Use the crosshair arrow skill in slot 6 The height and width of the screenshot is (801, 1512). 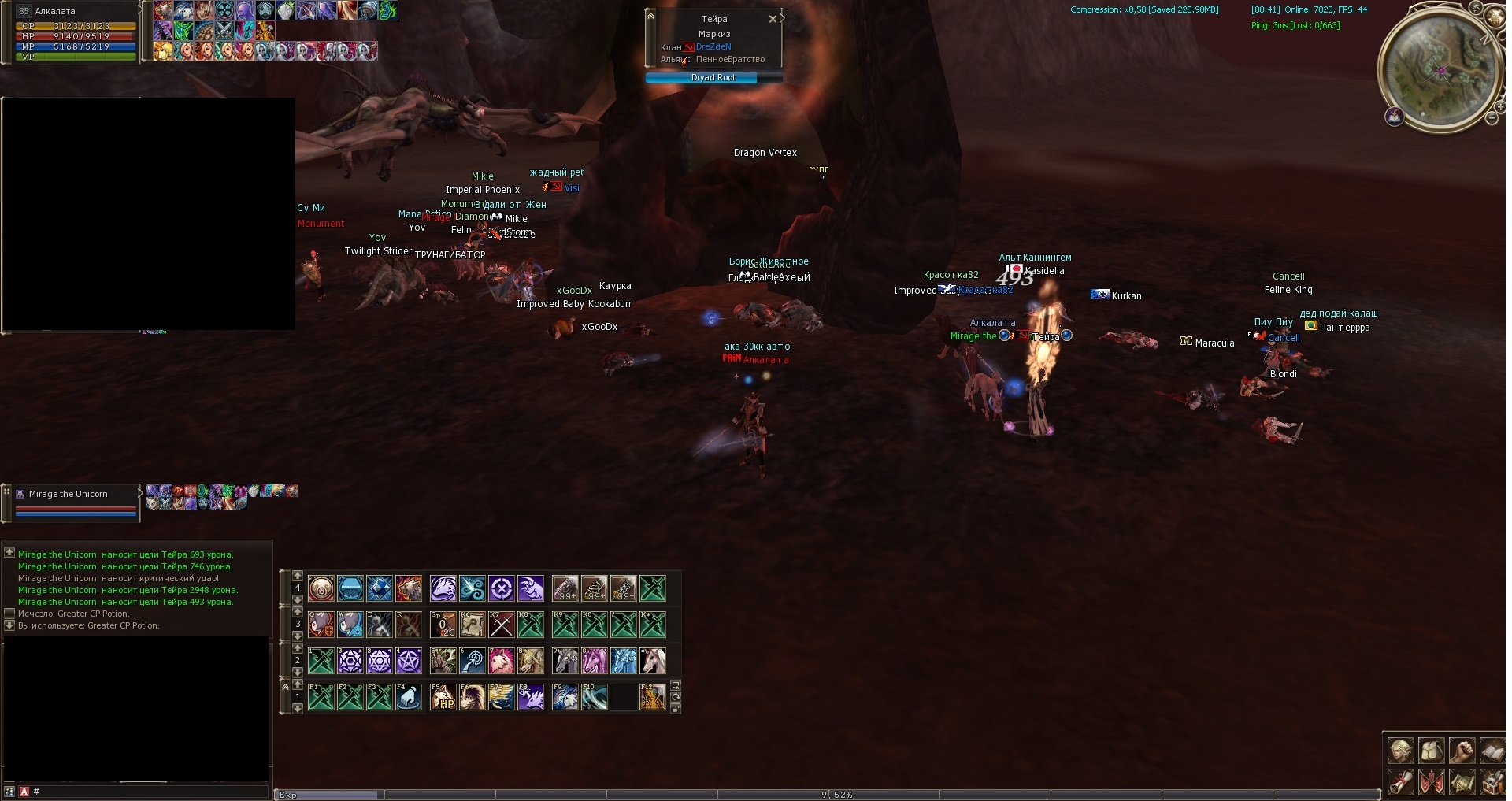tap(472, 661)
